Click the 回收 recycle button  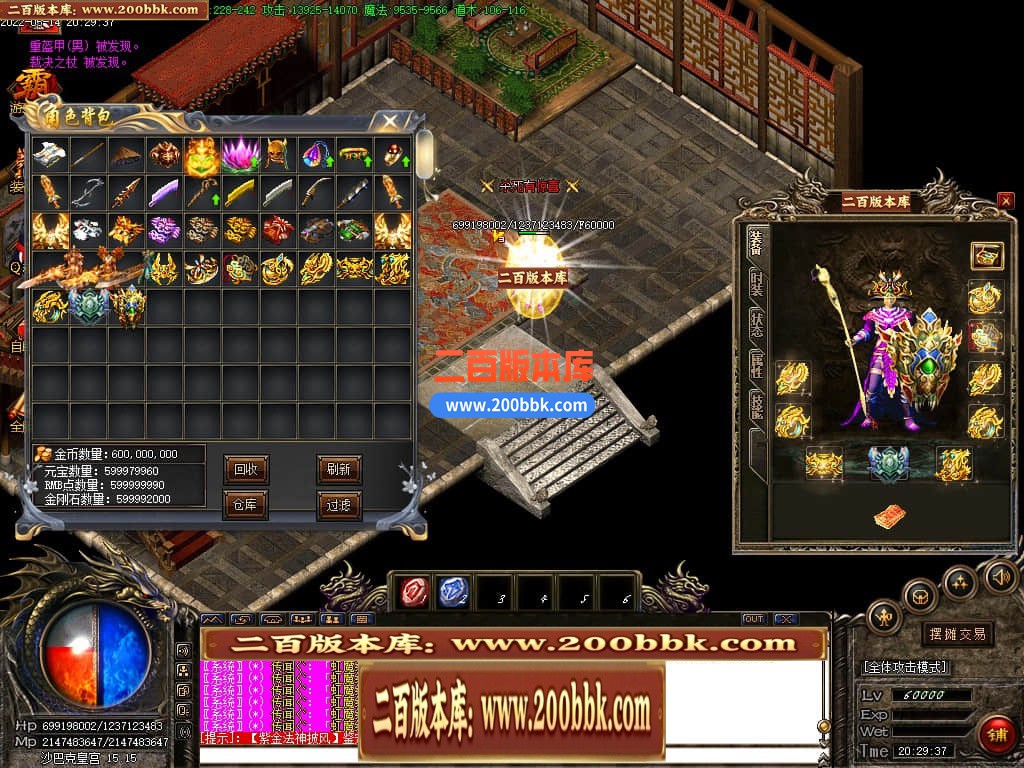pyautogui.click(x=245, y=469)
